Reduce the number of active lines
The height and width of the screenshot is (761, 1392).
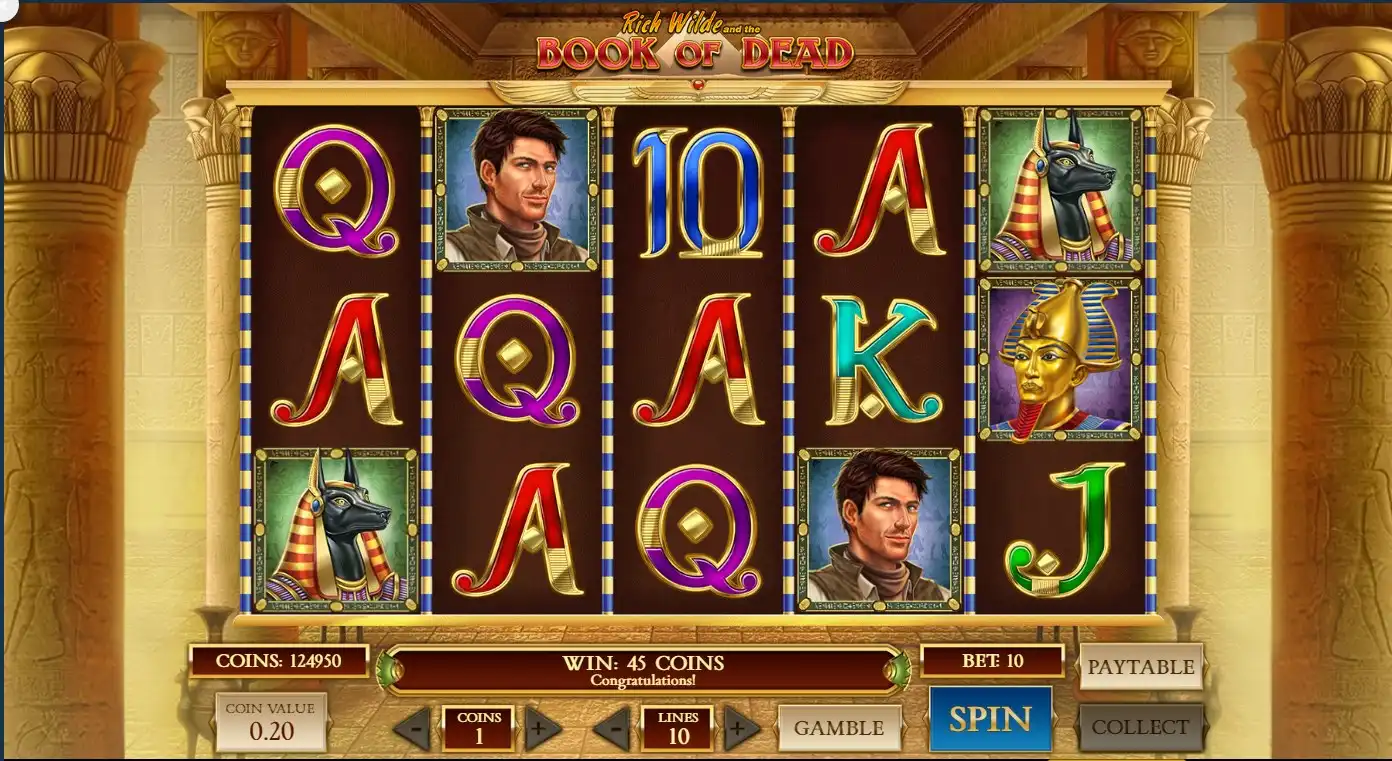tap(611, 729)
